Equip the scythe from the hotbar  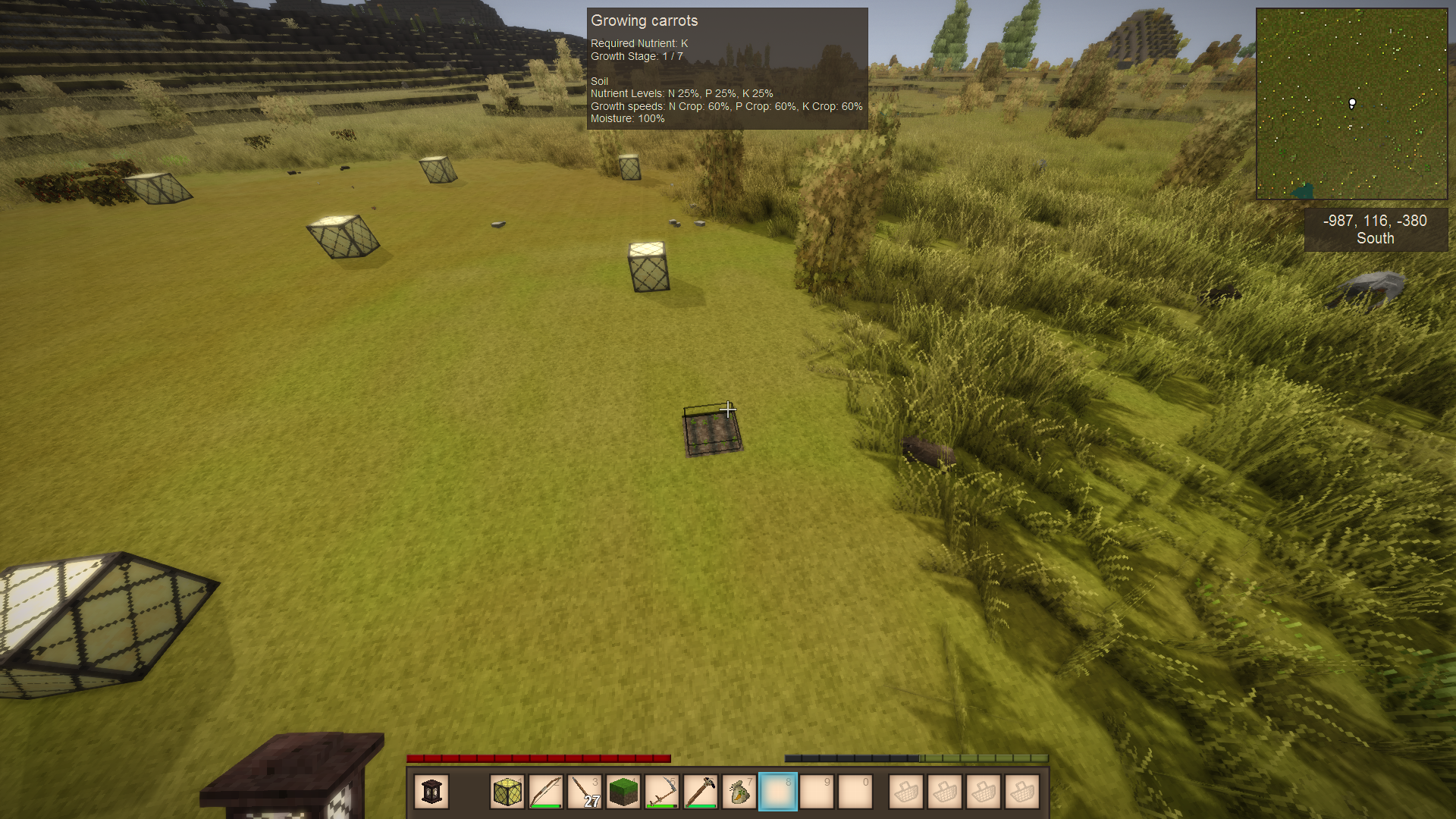point(662,792)
